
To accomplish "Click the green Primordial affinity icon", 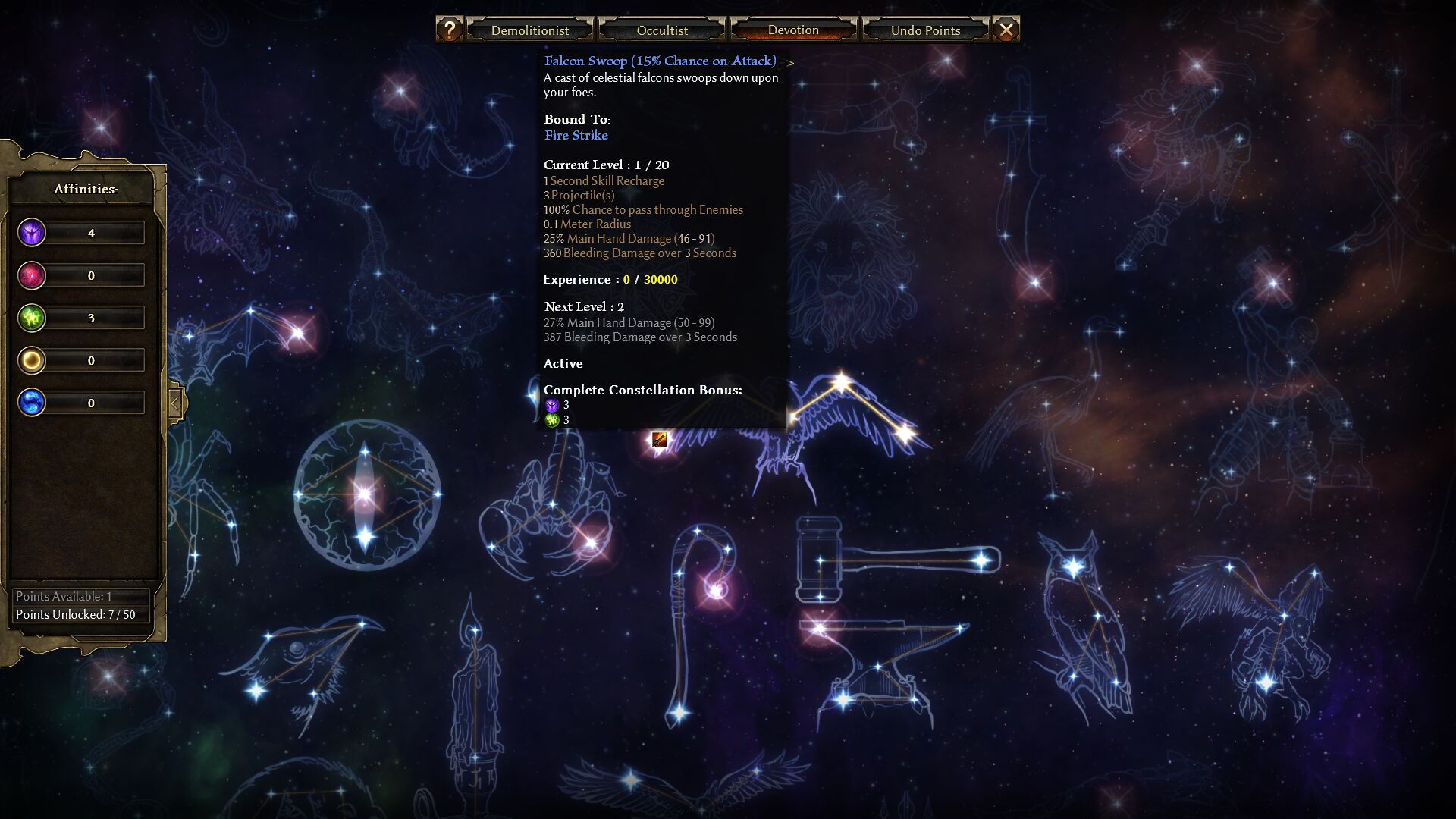I will tap(32, 318).
